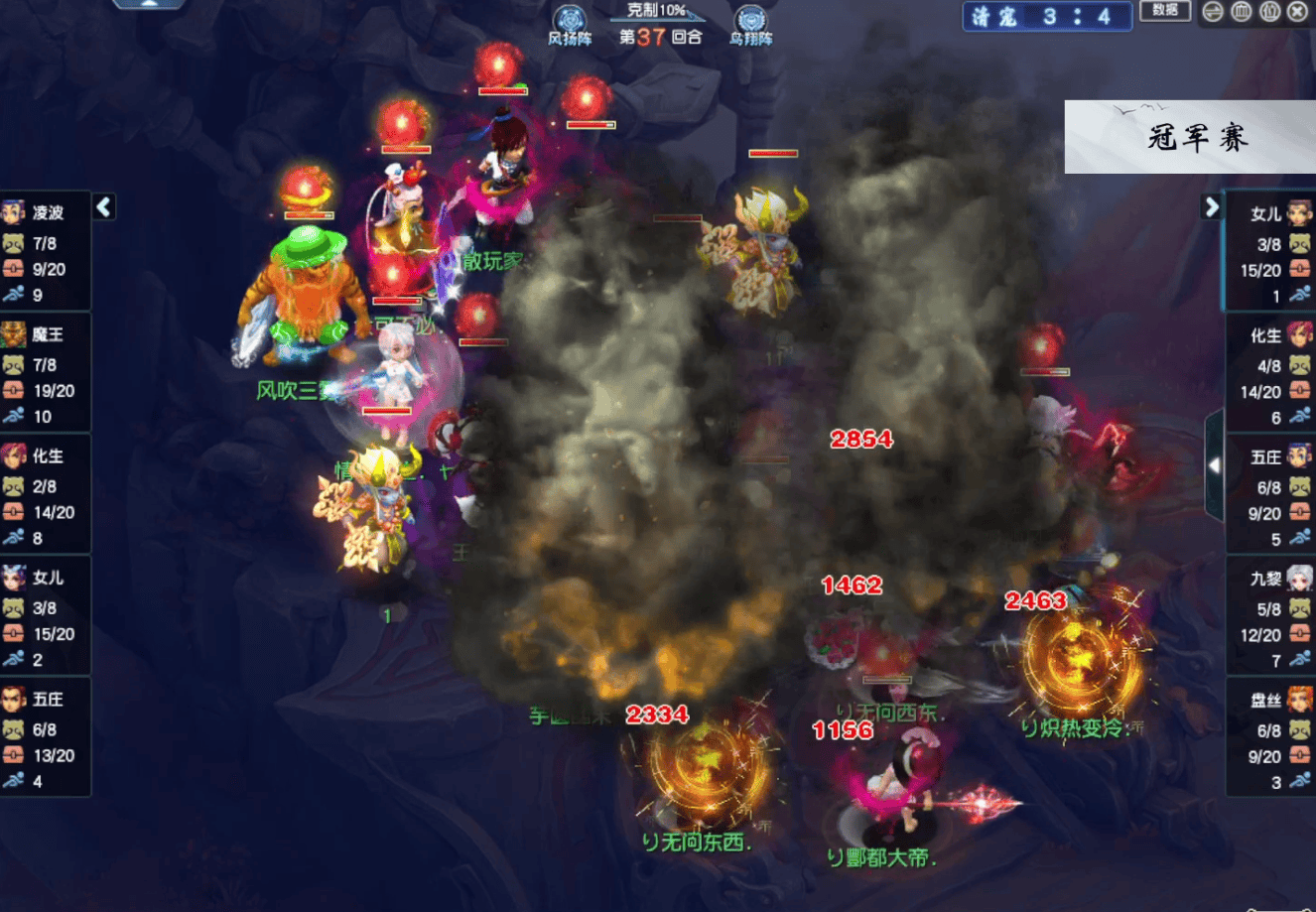Select 女儿 in the right team list

pyautogui.click(x=1271, y=253)
